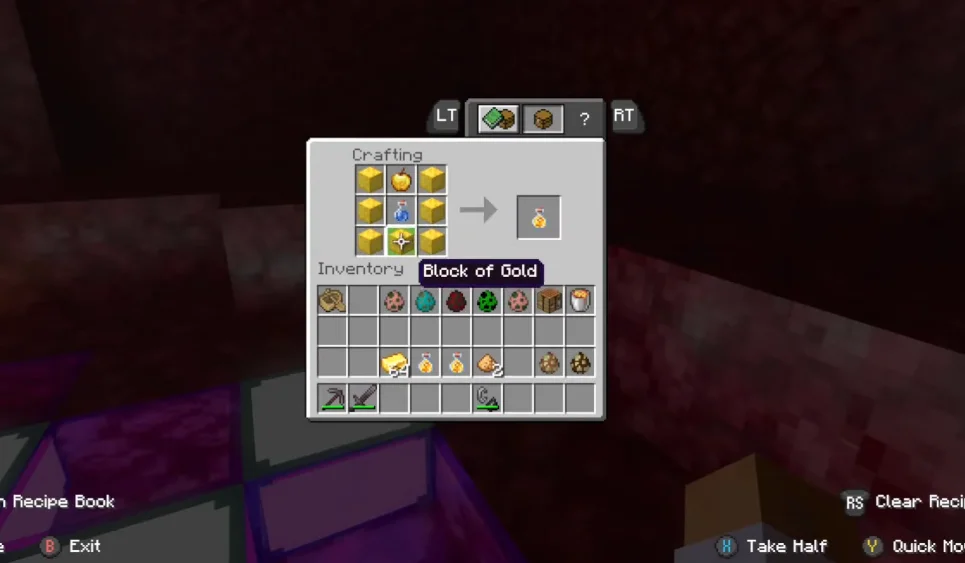Open the question mark help tab
The height and width of the screenshot is (563, 965).
(x=585, y=119)
